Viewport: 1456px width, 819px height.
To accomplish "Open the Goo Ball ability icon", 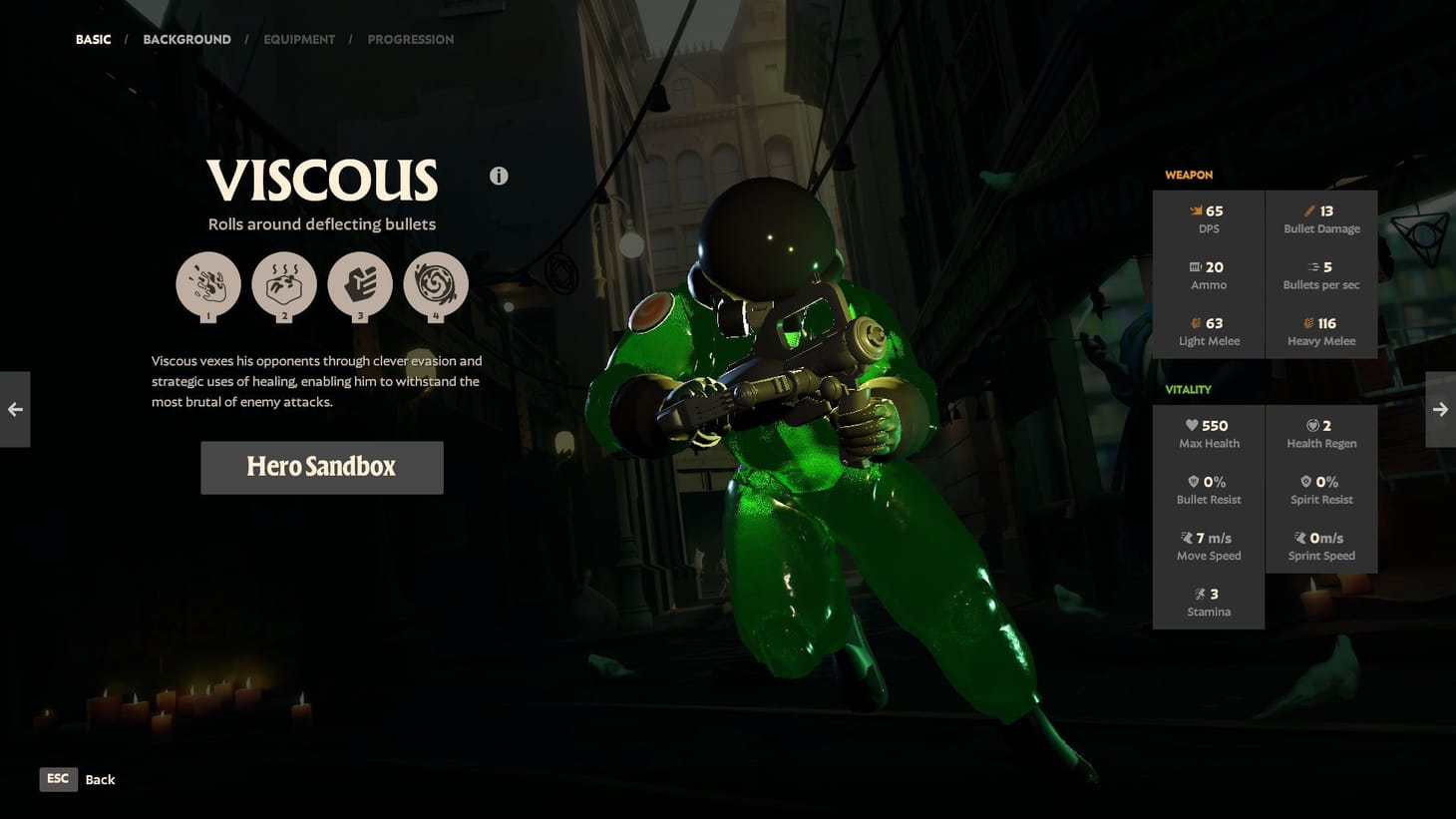I will tap(436, 284).
